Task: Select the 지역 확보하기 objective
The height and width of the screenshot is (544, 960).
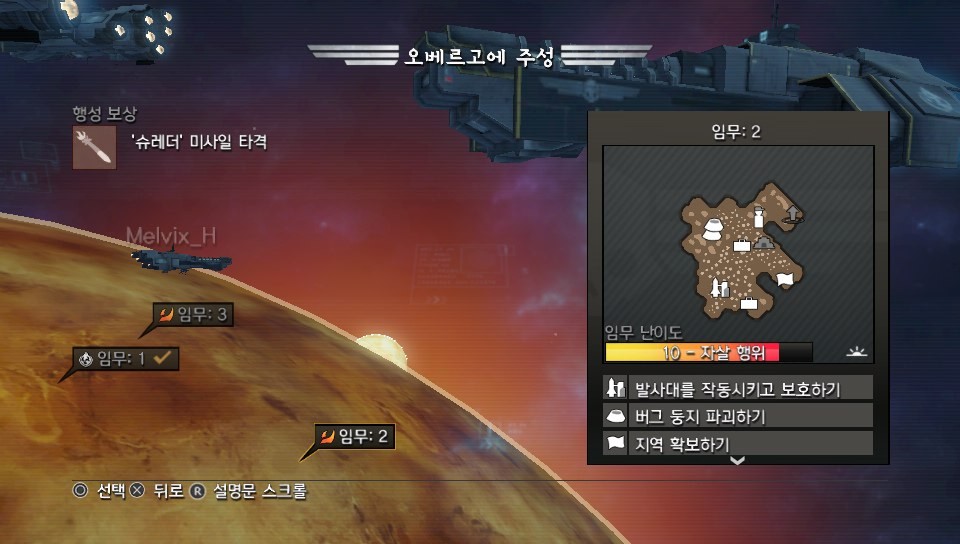Action: tap(737, 442)
